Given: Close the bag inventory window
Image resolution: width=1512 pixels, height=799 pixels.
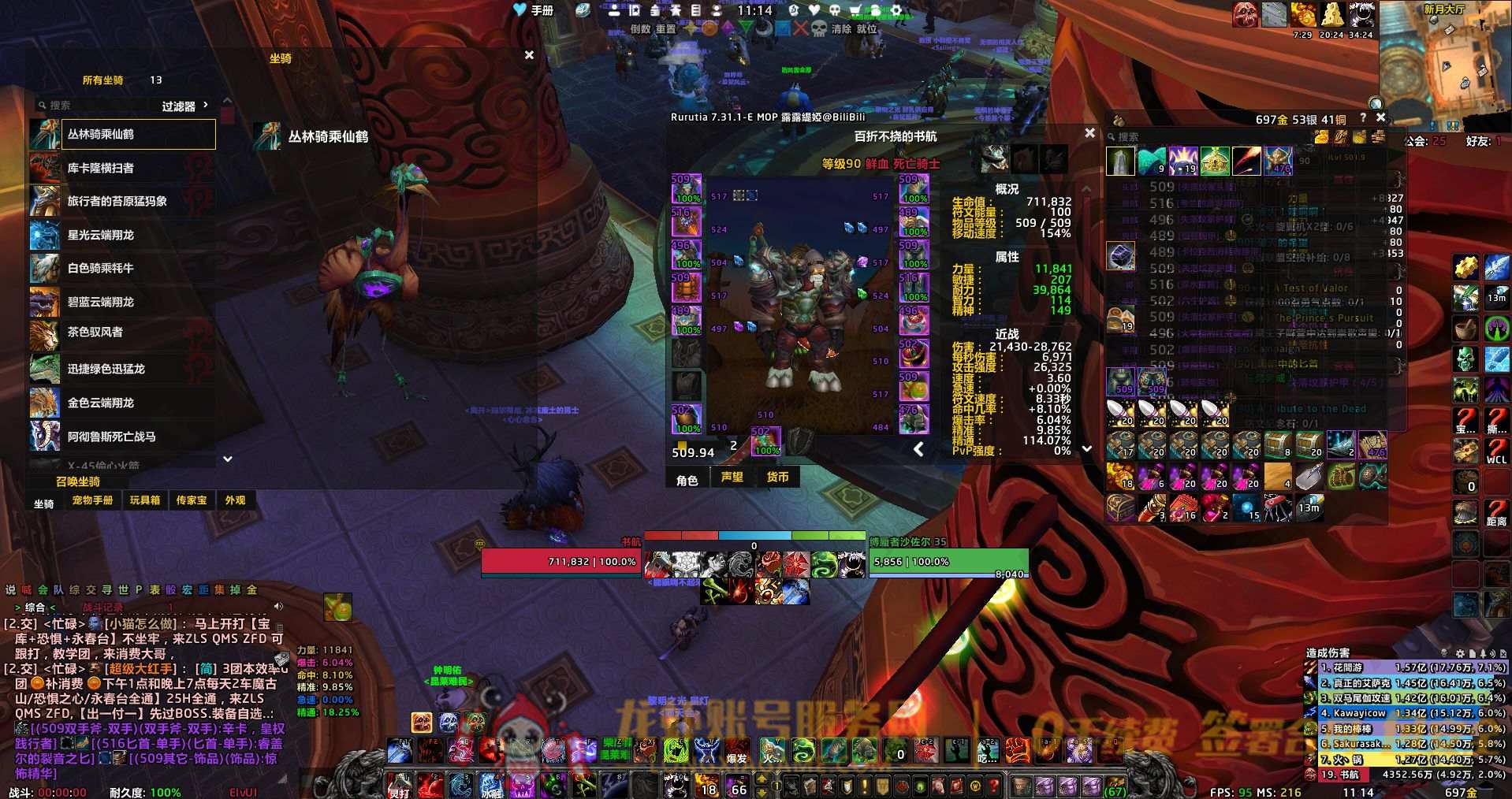Looking at the screenshot, I should tap(1380, 117).
